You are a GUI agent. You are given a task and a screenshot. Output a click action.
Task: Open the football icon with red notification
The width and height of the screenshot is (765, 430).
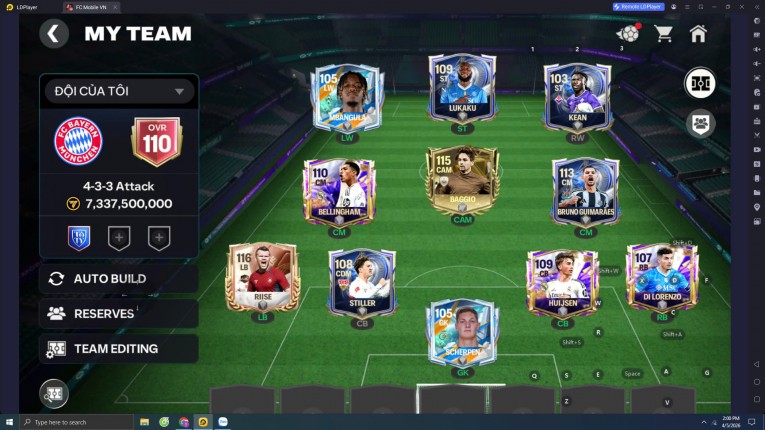[x=627, y=33]
